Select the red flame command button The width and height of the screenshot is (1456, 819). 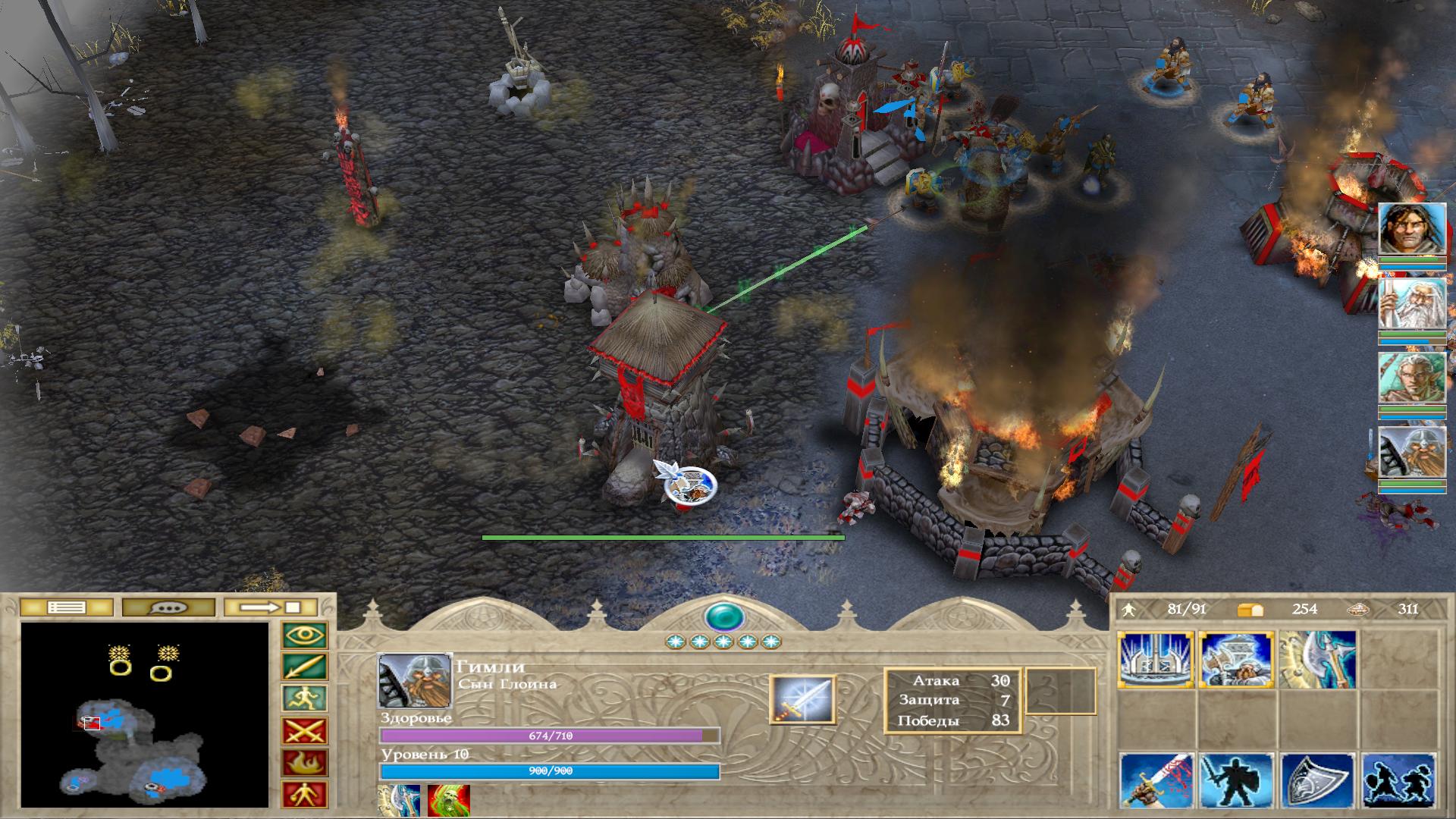(x=305, y=763)
